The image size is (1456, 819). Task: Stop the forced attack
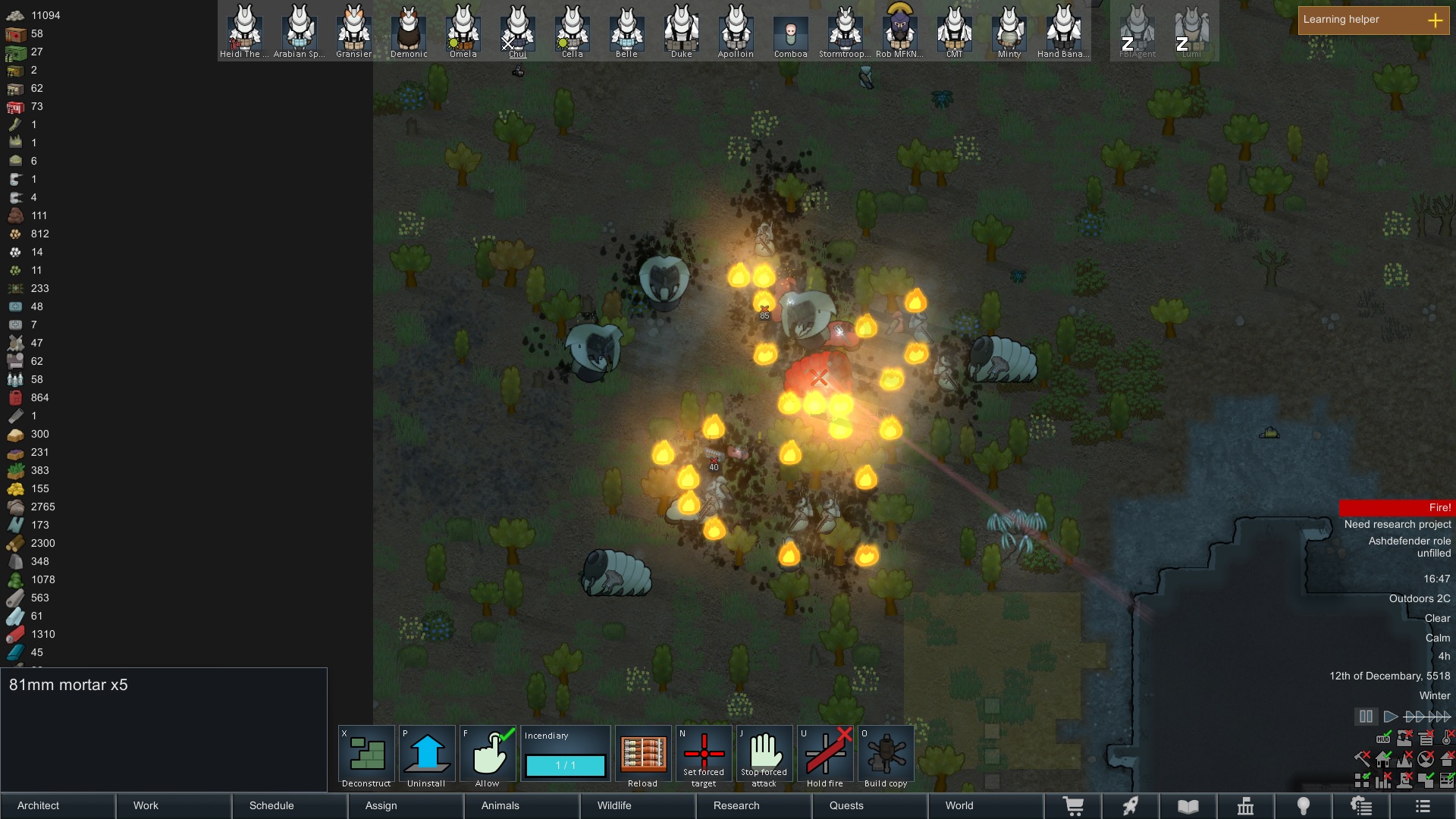click(x=764, y=755)
